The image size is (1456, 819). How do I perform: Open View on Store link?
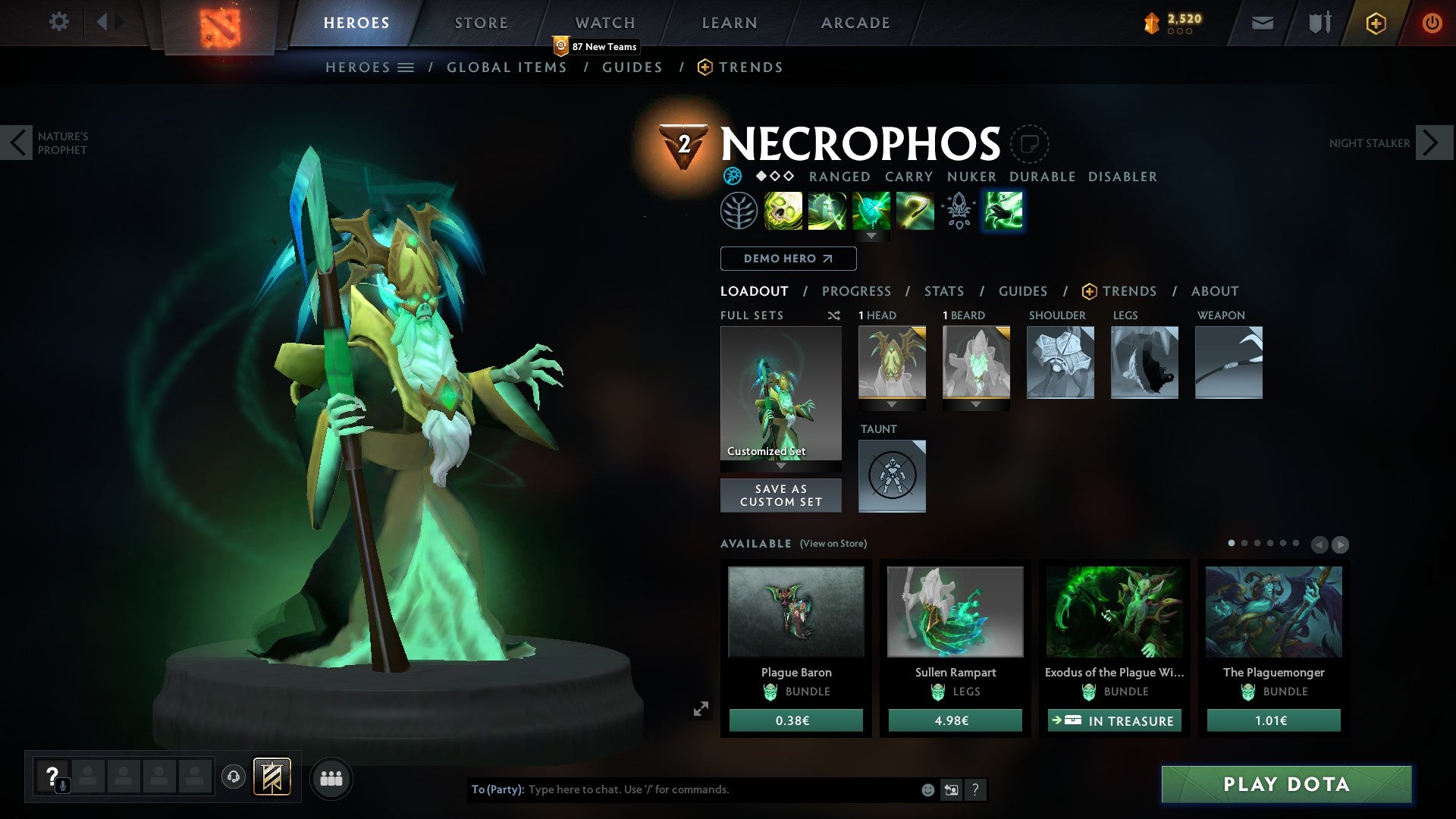click(x=832, y=544)
